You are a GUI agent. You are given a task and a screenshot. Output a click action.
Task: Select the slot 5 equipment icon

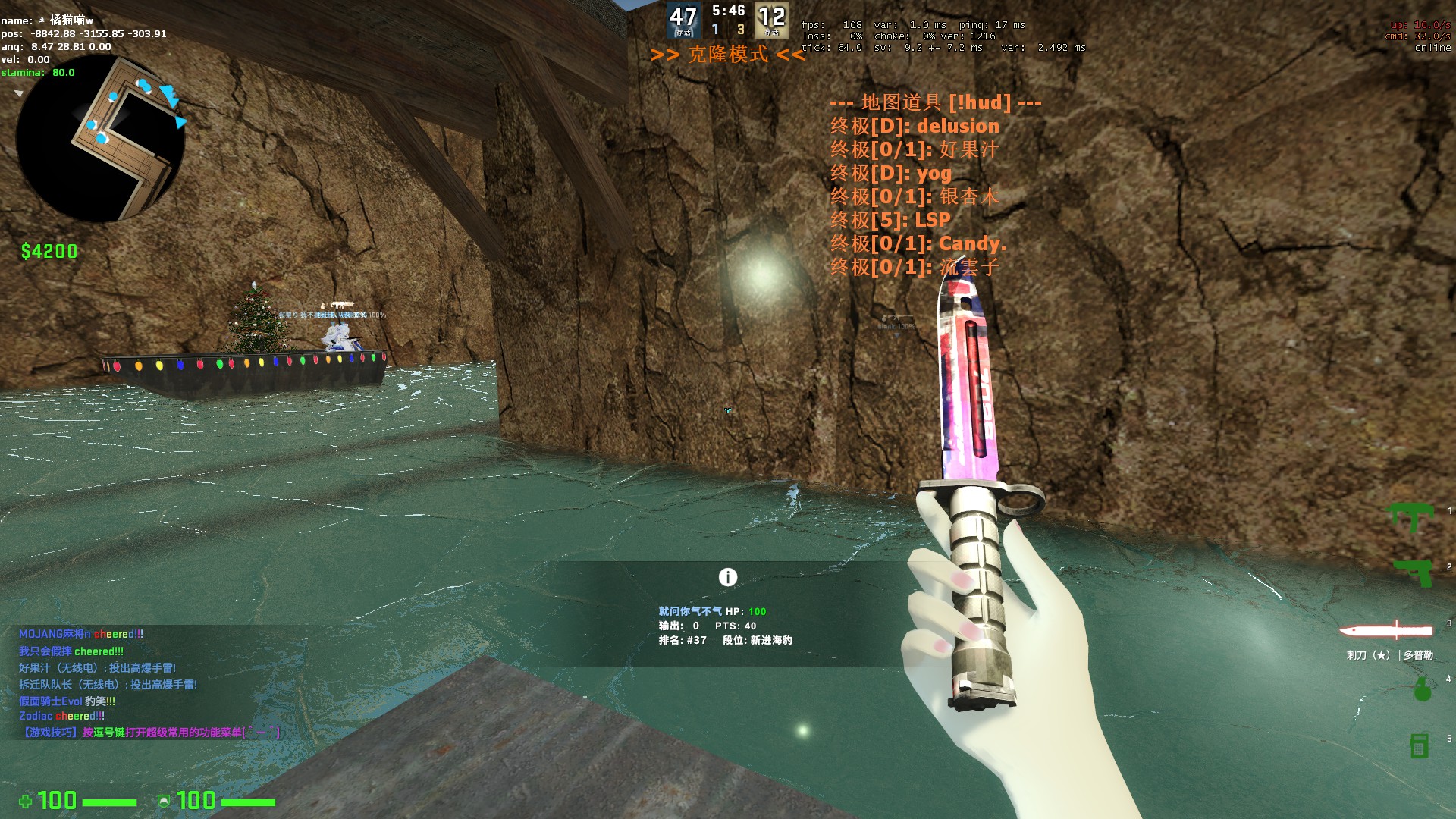(x=1419, y=745)
